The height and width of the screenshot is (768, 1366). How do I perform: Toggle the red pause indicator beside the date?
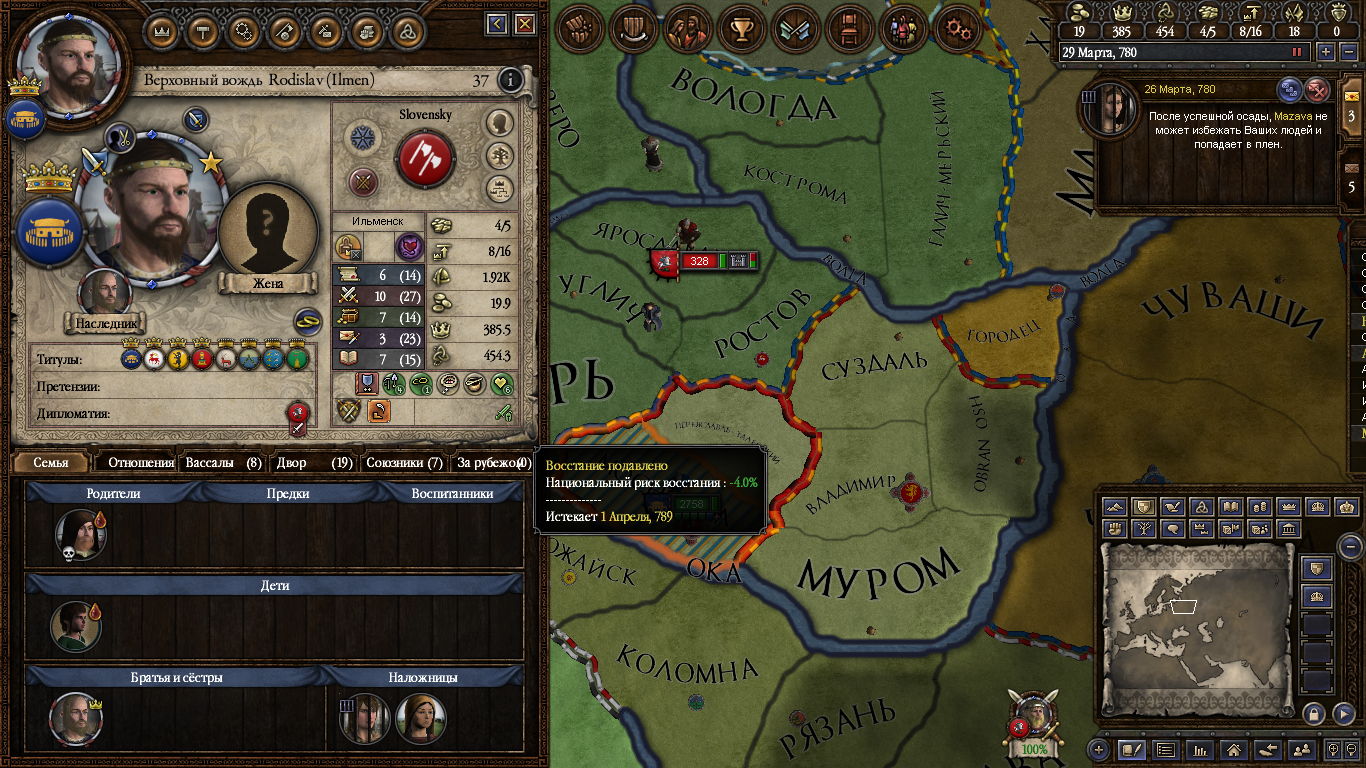point(1297,52)
